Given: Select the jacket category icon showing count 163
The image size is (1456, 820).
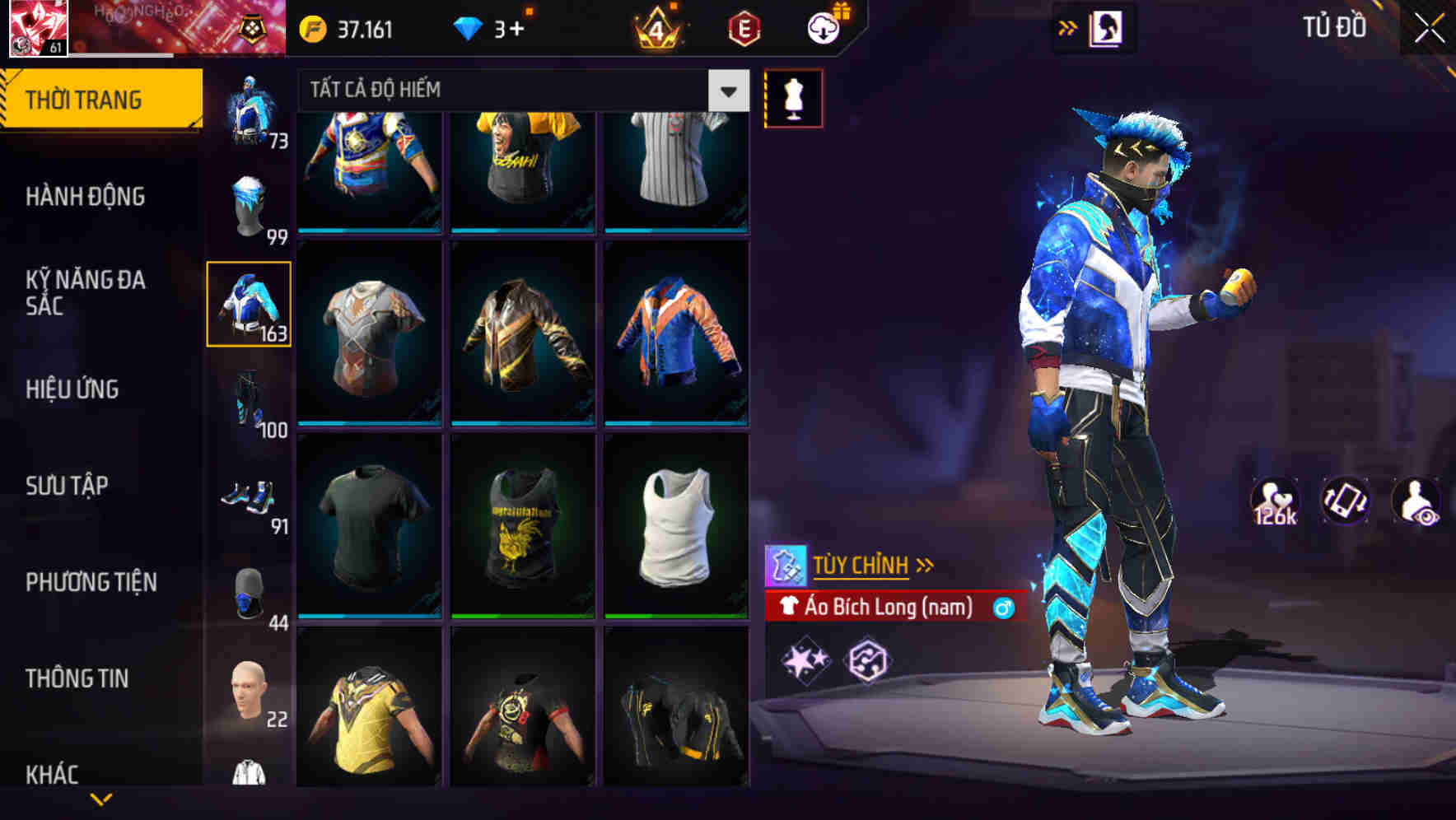Looking at the screenshot, I should (x=248, y=305).
